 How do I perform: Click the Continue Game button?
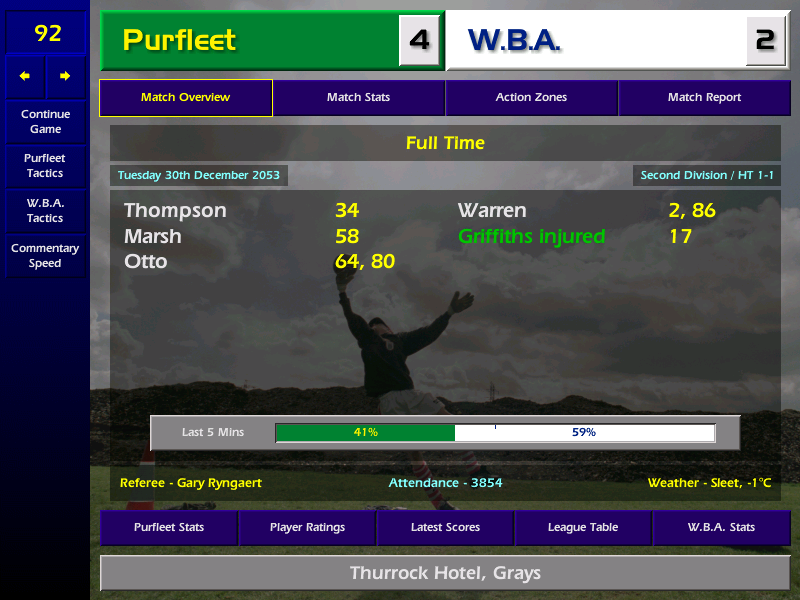[45, 121]
